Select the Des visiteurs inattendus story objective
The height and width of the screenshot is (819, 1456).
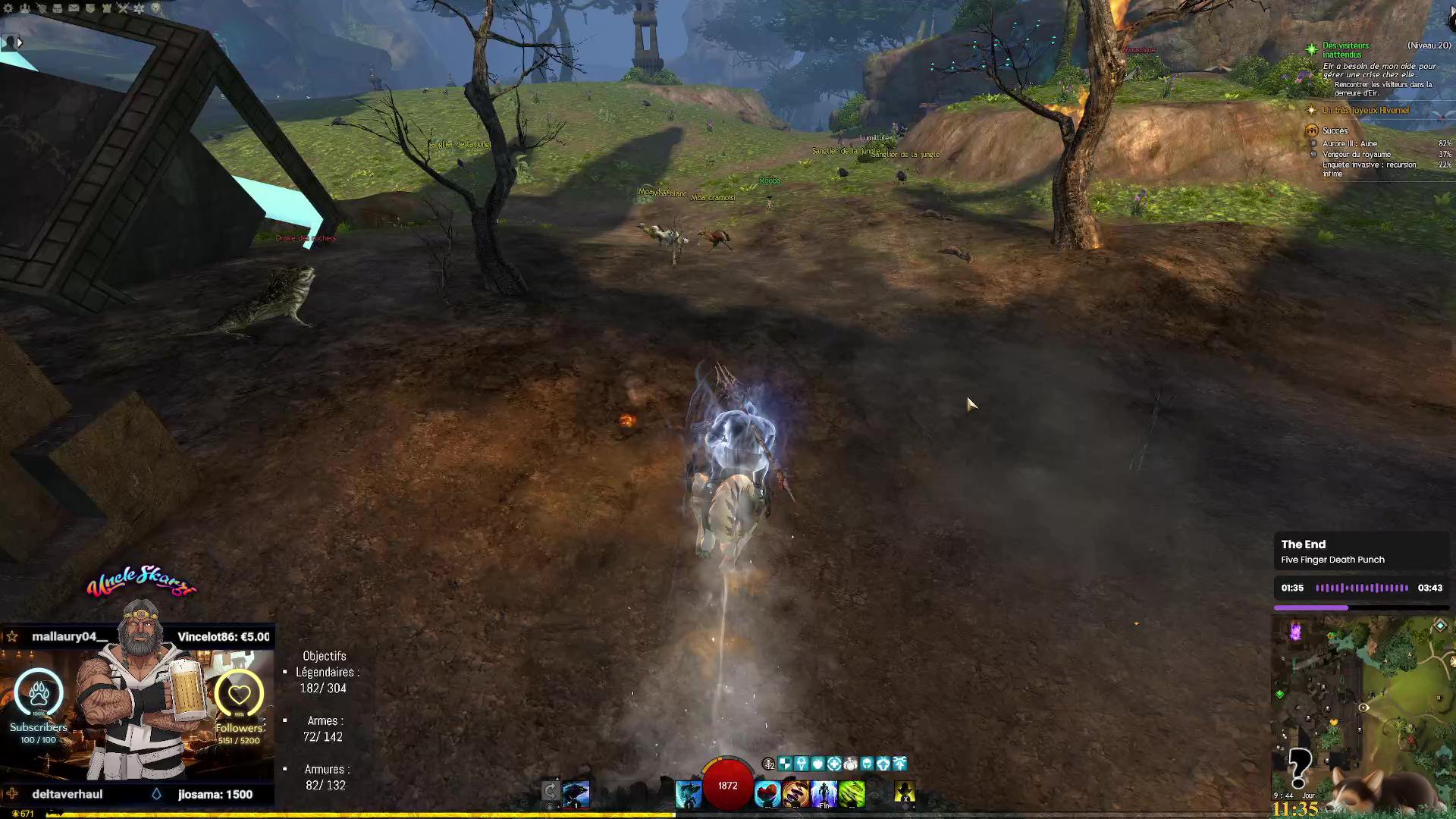click(1345, 50)
